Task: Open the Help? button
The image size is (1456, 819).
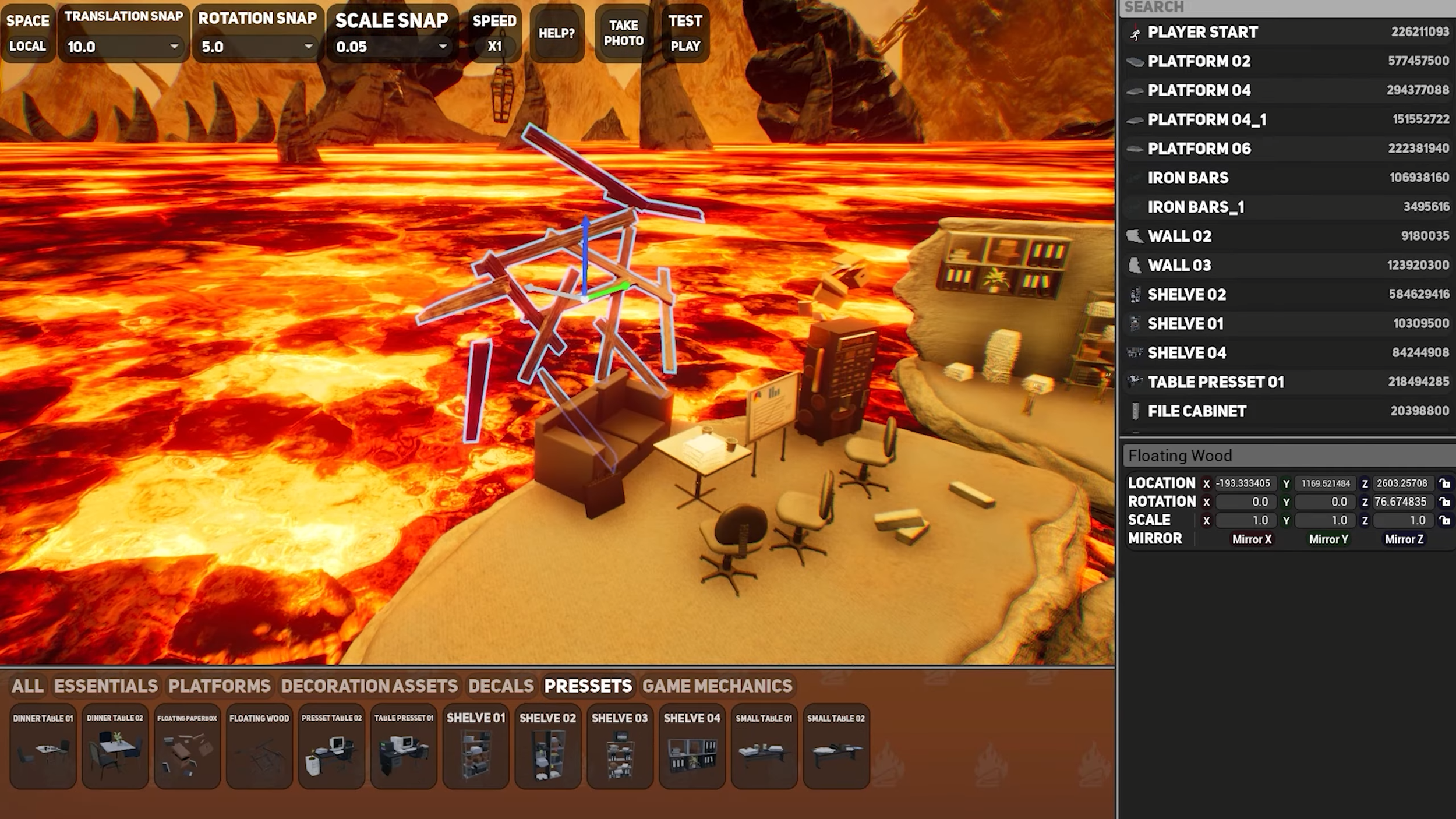Action: 557,33
